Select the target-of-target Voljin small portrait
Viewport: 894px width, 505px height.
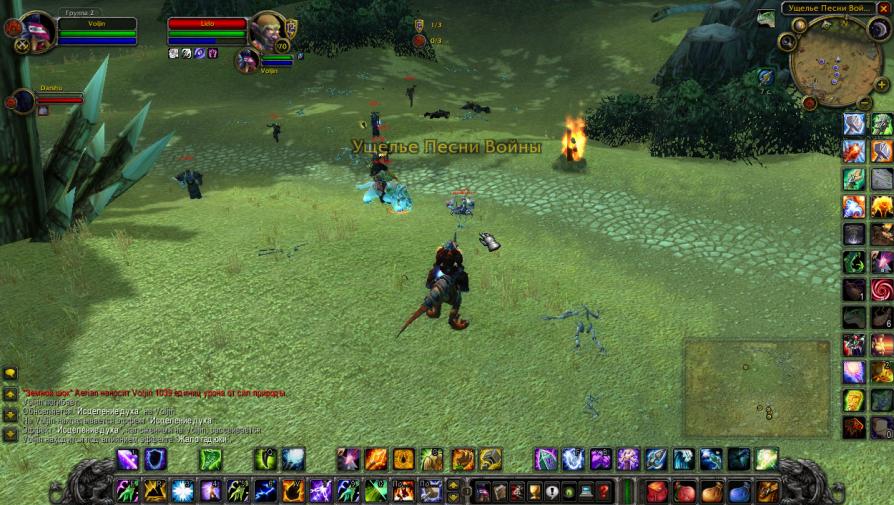(x=246, y=60)
